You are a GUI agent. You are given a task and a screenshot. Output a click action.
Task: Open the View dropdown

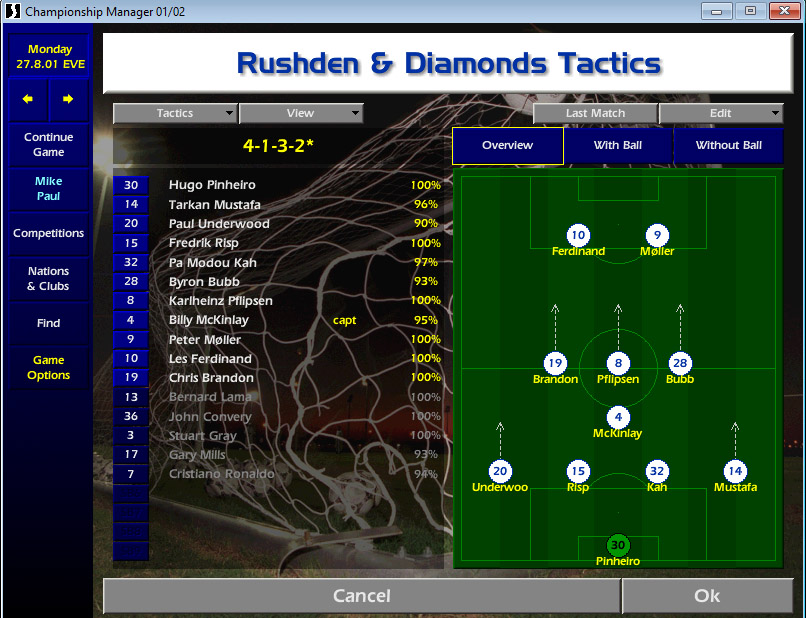(300, 114)
